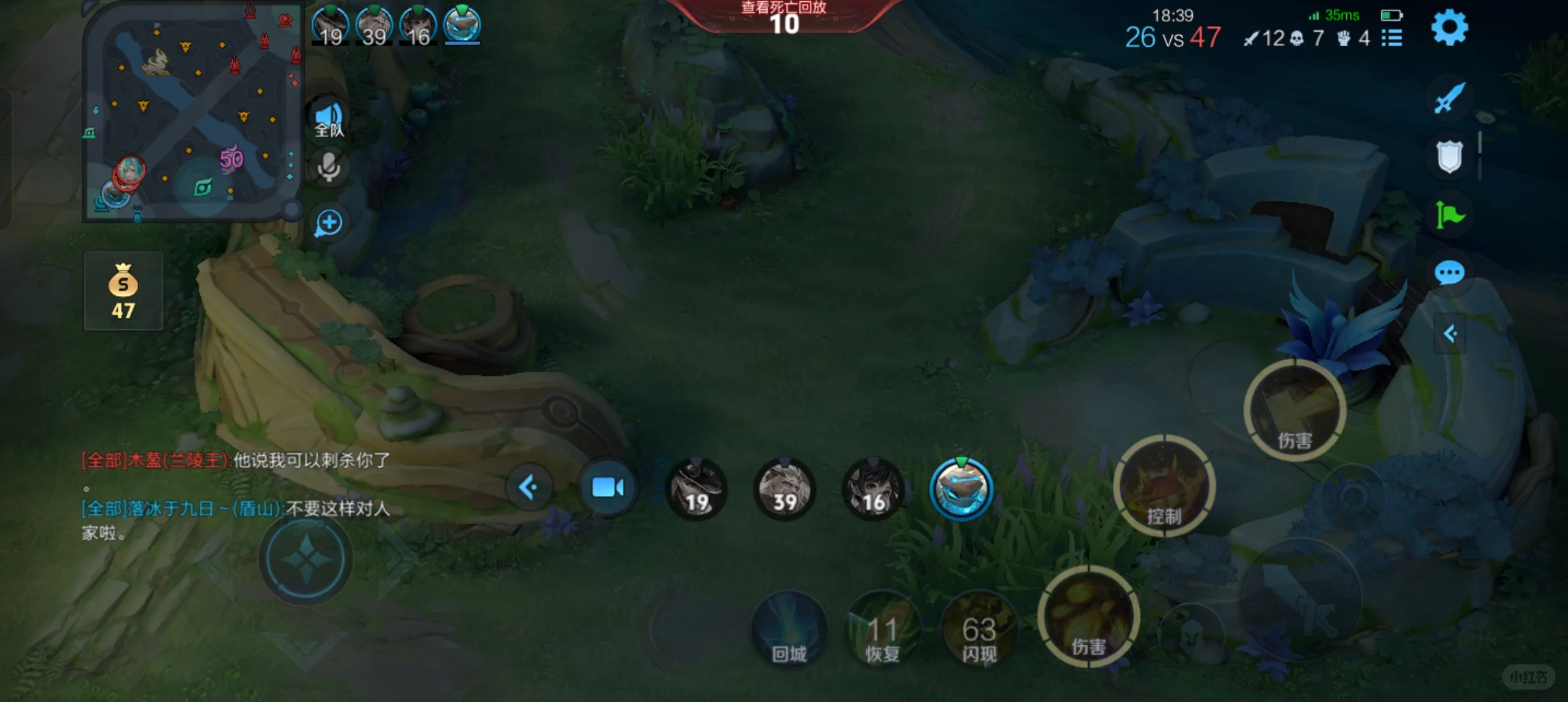View the death replay banner (查看死亡回放)
This screenshot has height=702, width=1568.
click(783, 16)
